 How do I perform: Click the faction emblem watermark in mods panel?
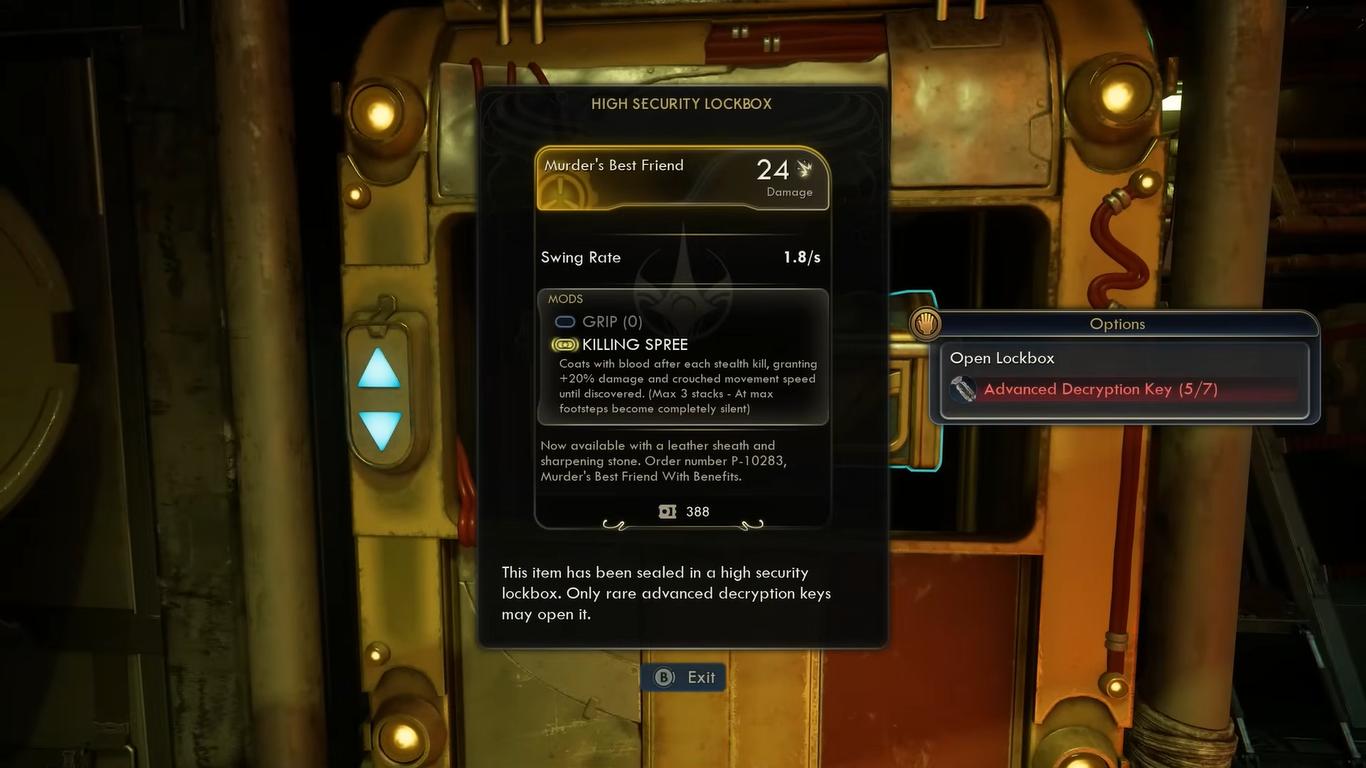pyautogui.click(x=681, y=300)
